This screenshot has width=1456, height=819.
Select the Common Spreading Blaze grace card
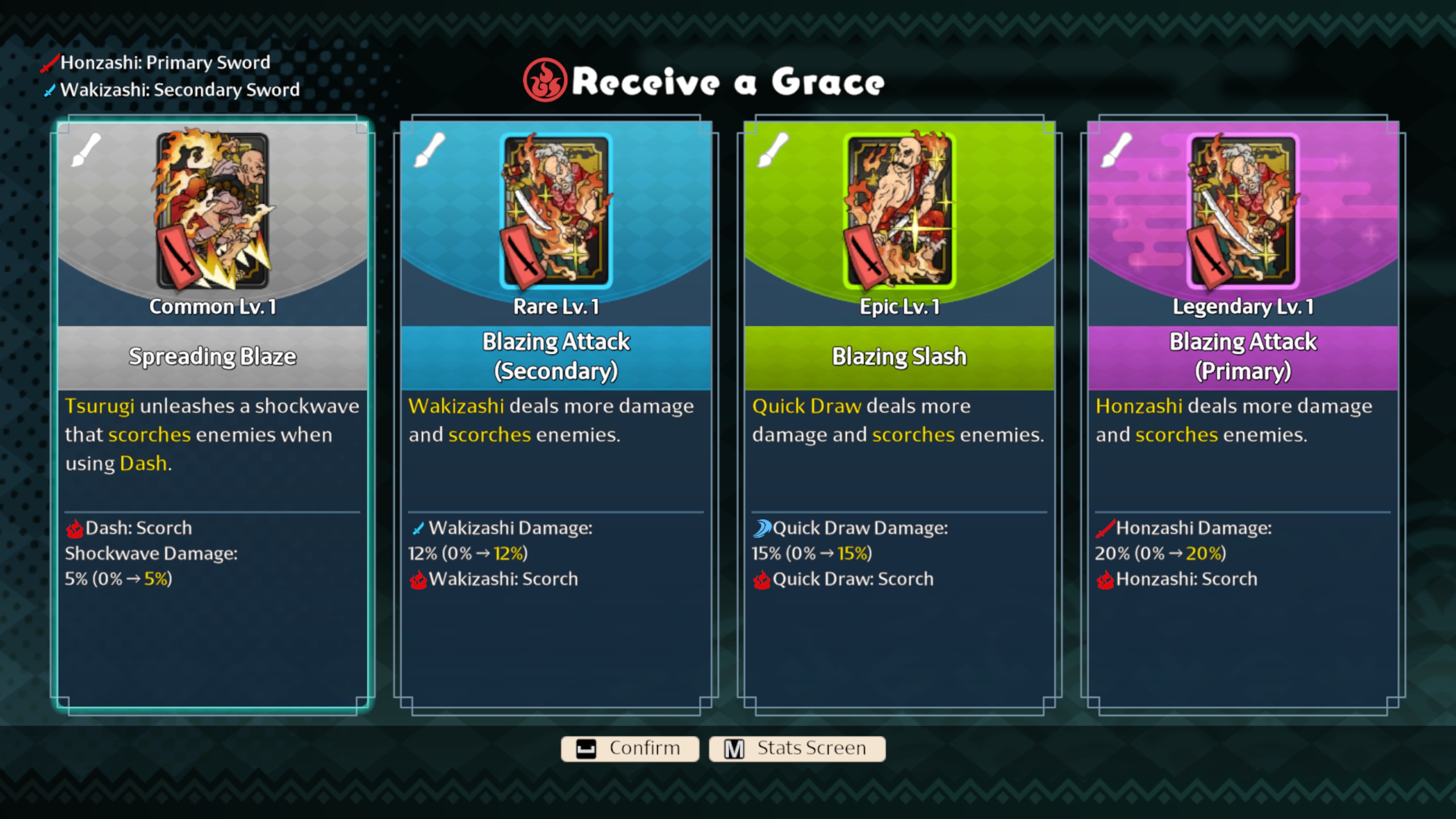click(212, 415)
